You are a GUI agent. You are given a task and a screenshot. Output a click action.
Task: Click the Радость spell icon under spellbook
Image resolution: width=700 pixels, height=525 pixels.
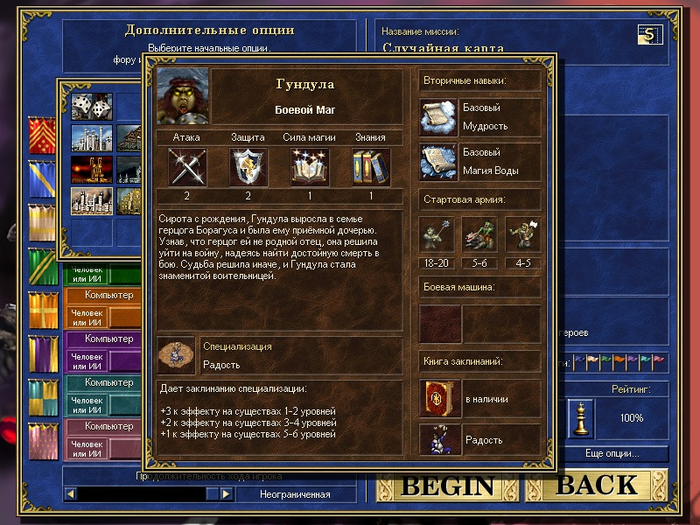point(439,439)
